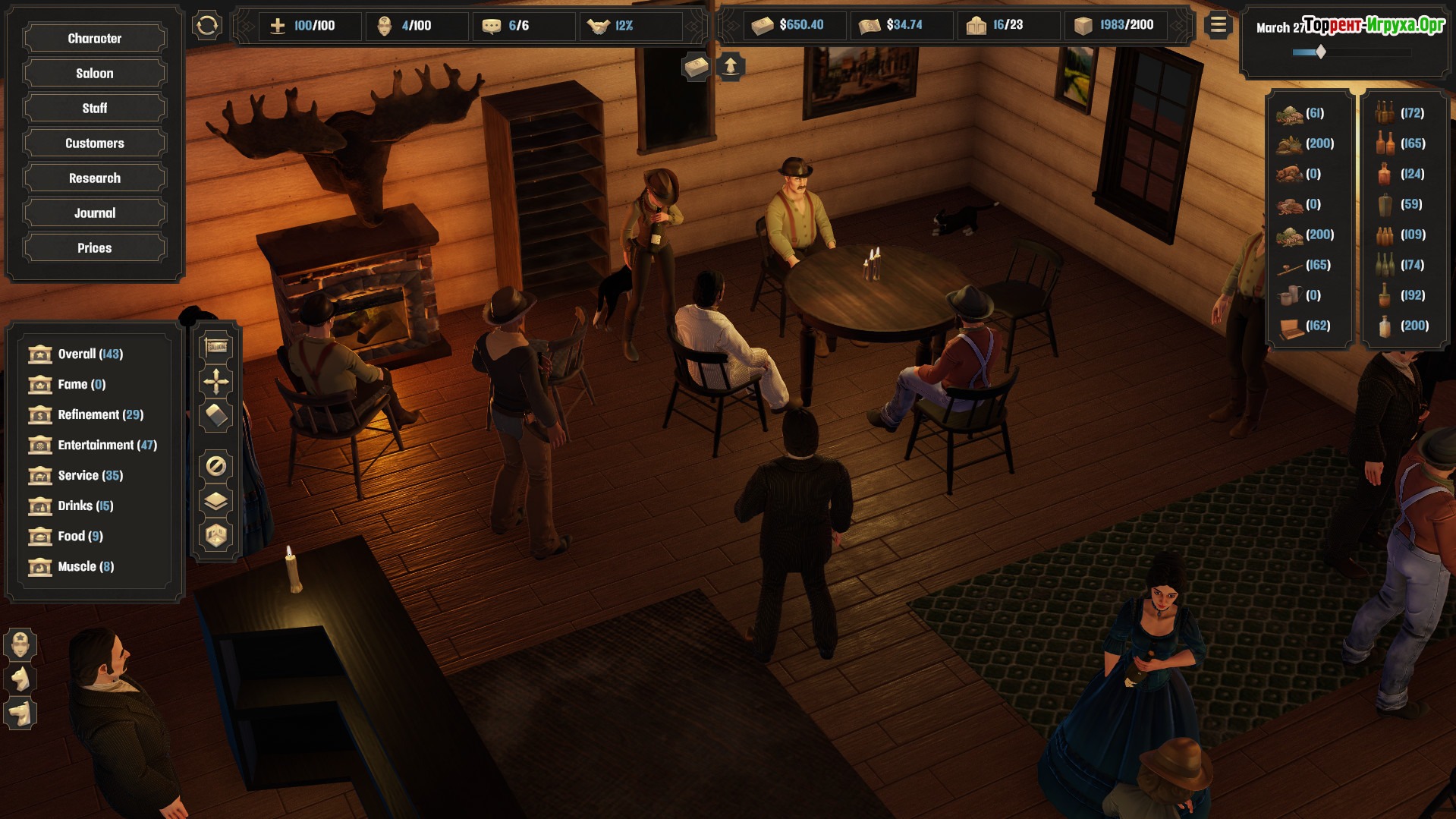
Task: Select the Overall rating row
Action: click(90, 354)
